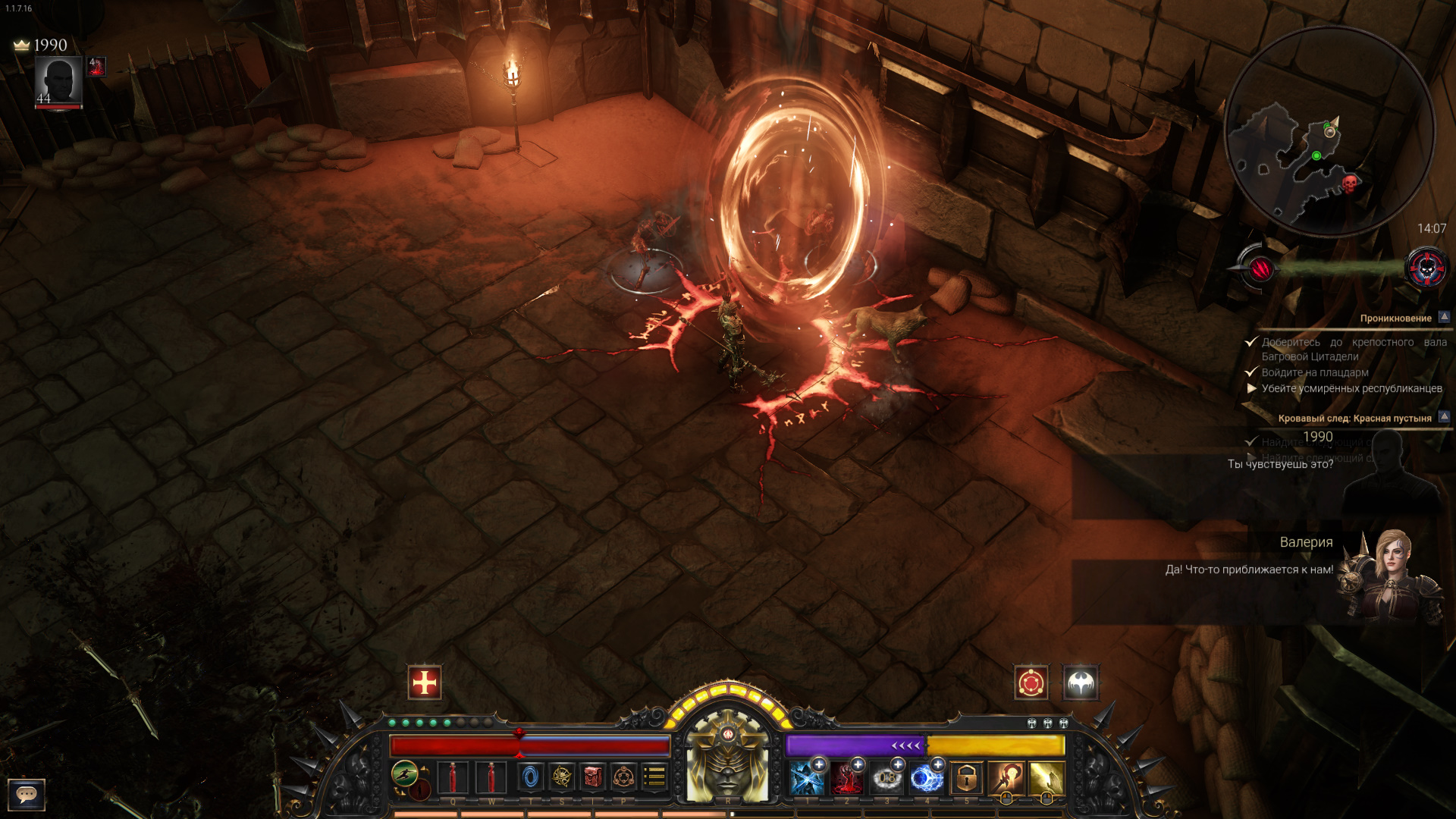Select the red circular rune buff icon
Image resolution: width=1456 pixels, height=819 pixels.
1031,683
